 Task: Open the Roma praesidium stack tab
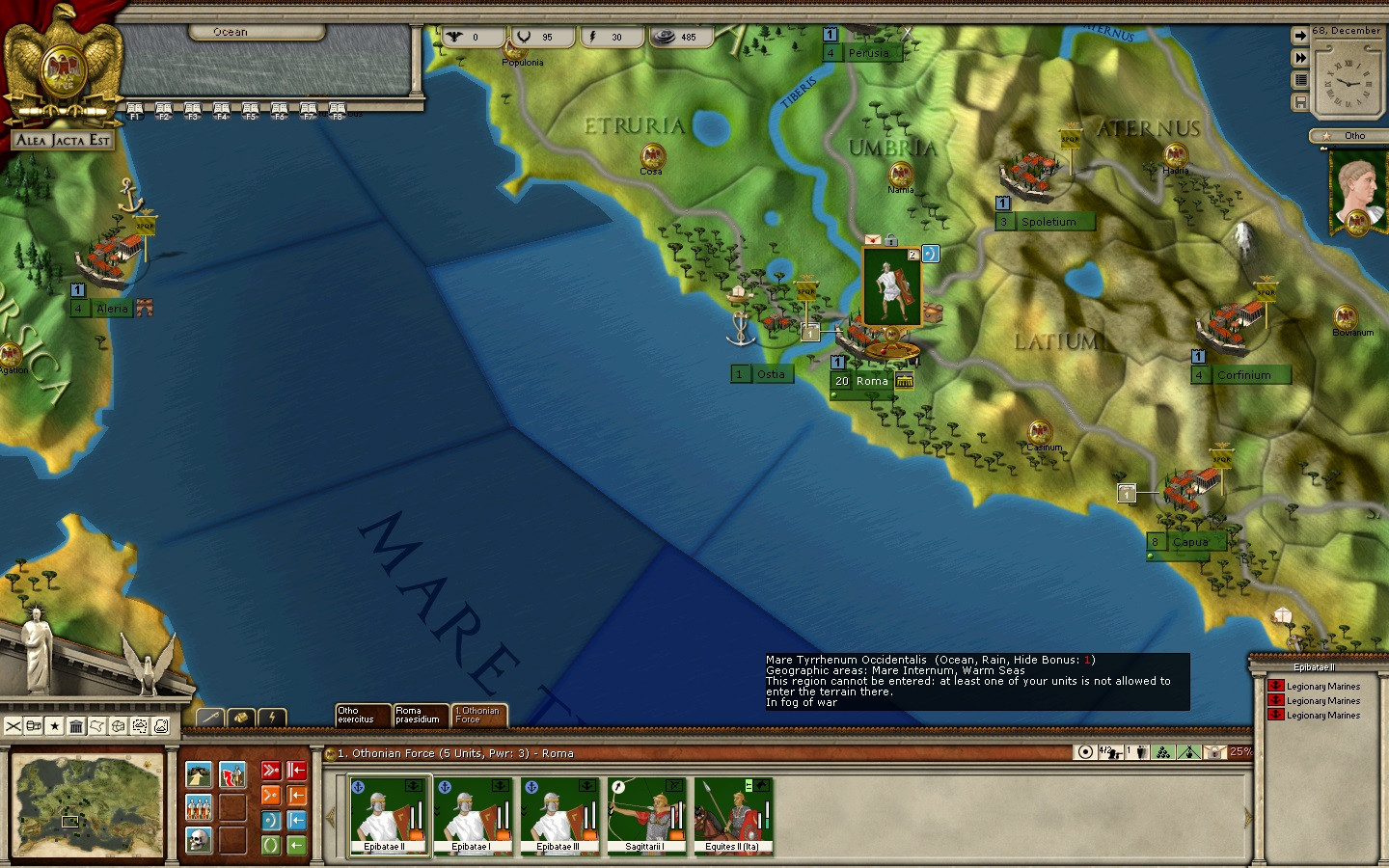point(421,715)
